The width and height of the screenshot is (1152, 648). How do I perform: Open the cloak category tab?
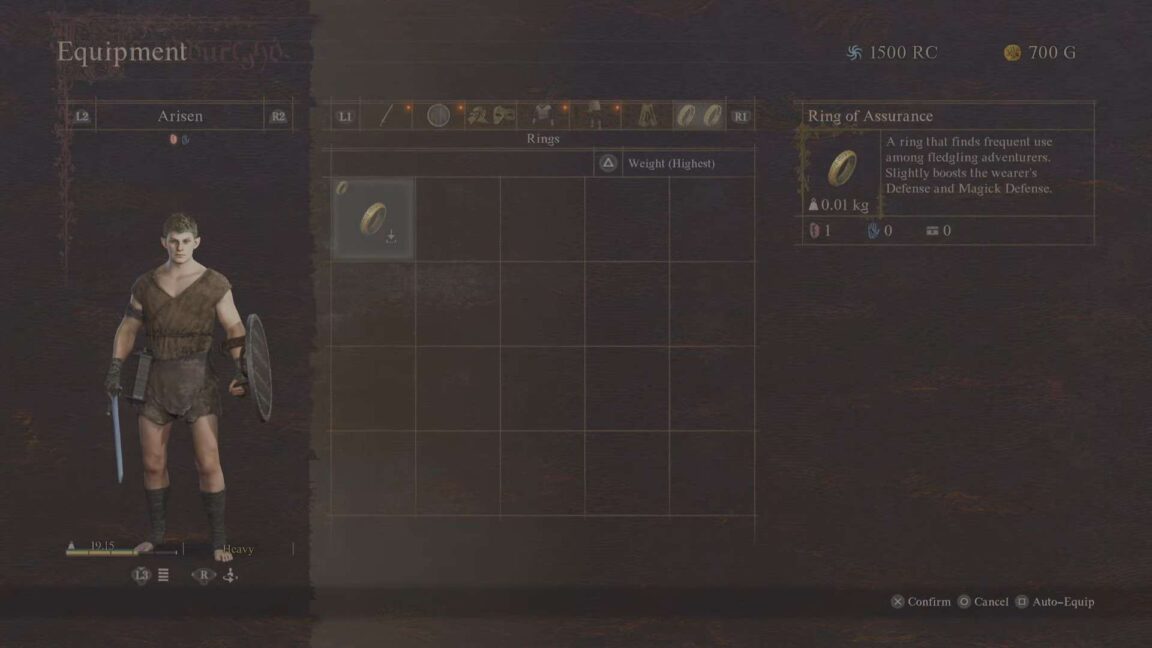click(647, 116)
